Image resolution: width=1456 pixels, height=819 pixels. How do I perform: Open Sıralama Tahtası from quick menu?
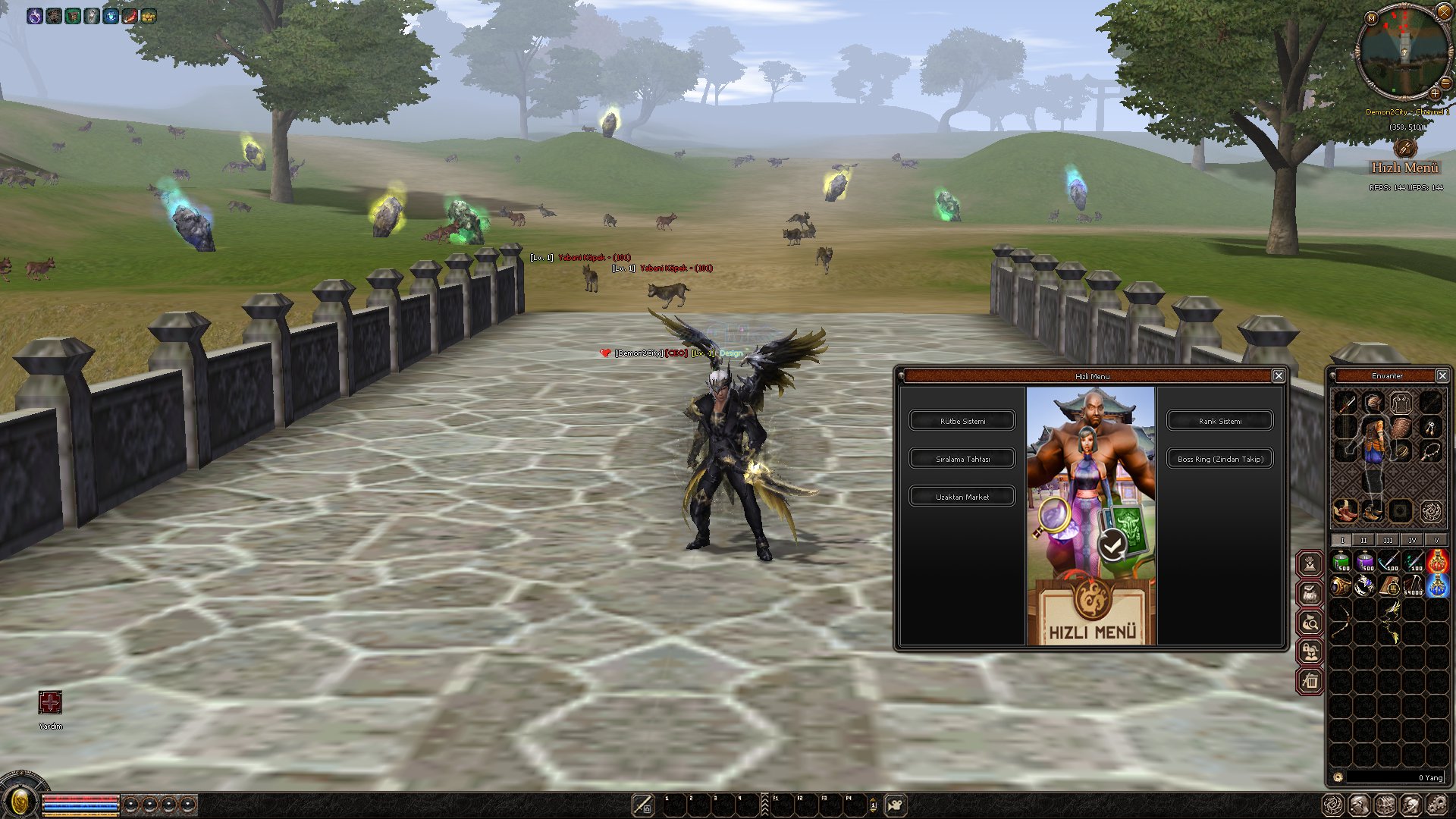coord(962,459)
